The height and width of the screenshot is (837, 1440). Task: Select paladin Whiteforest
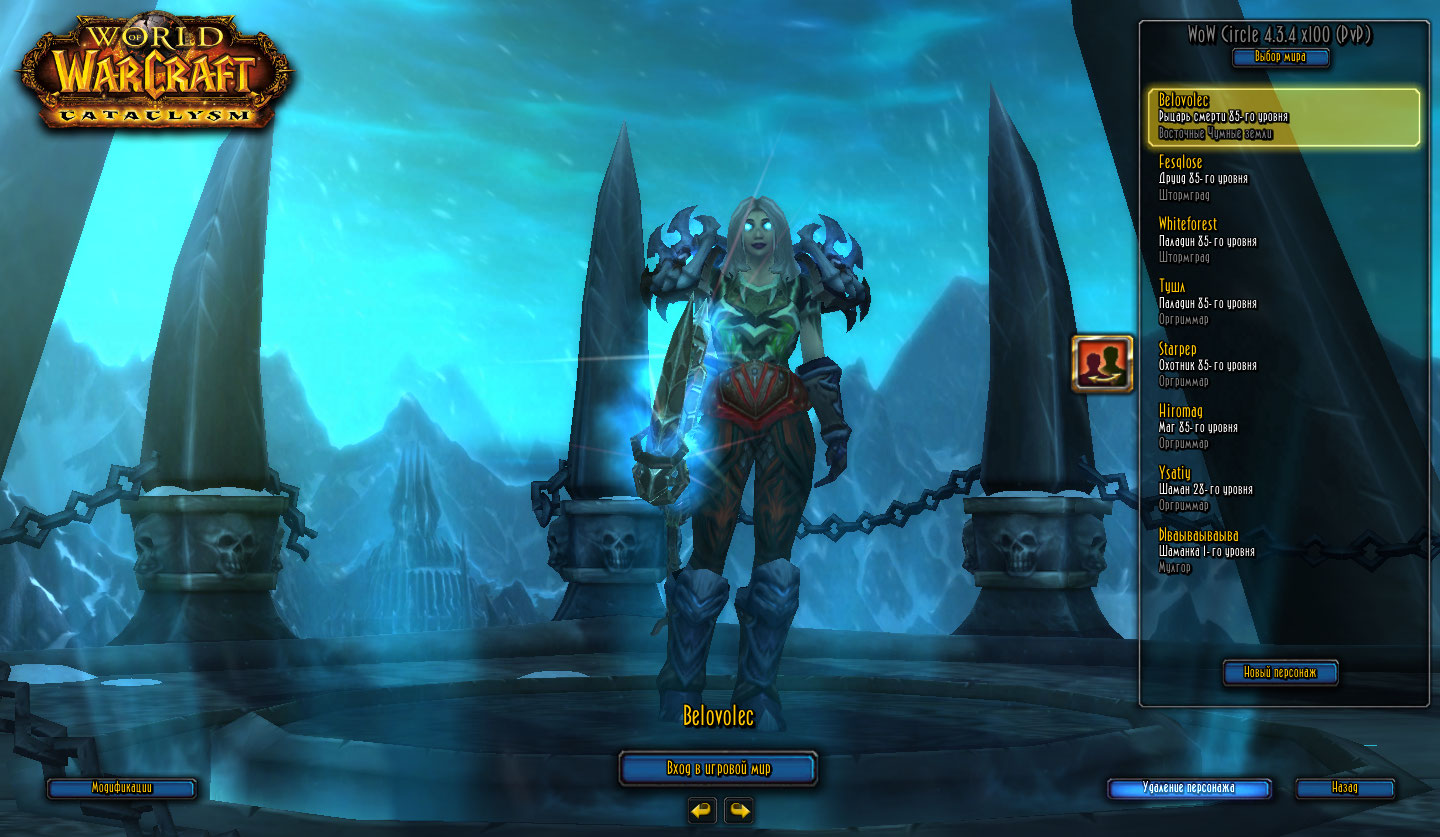click(x=1285, y=240)
